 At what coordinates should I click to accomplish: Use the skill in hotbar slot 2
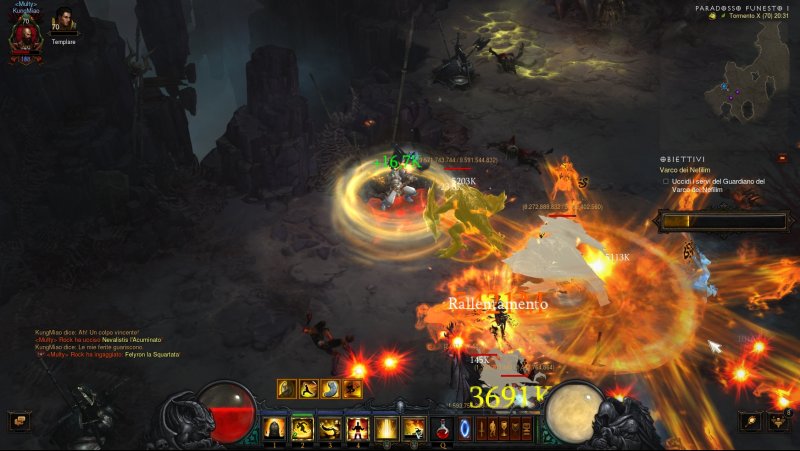click(x=302, y=429)
